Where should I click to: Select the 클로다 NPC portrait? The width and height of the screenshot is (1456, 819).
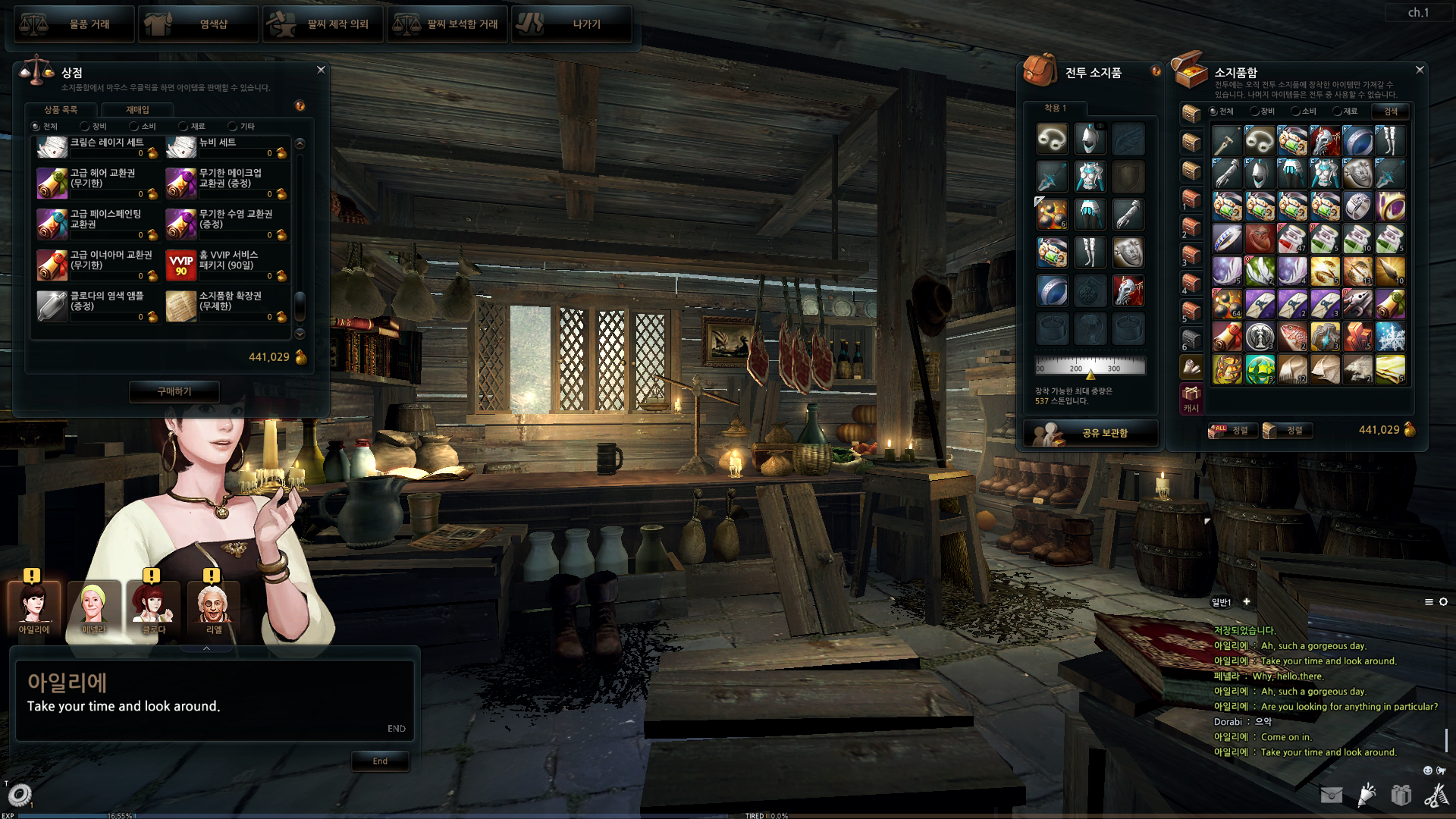[153, 608]
